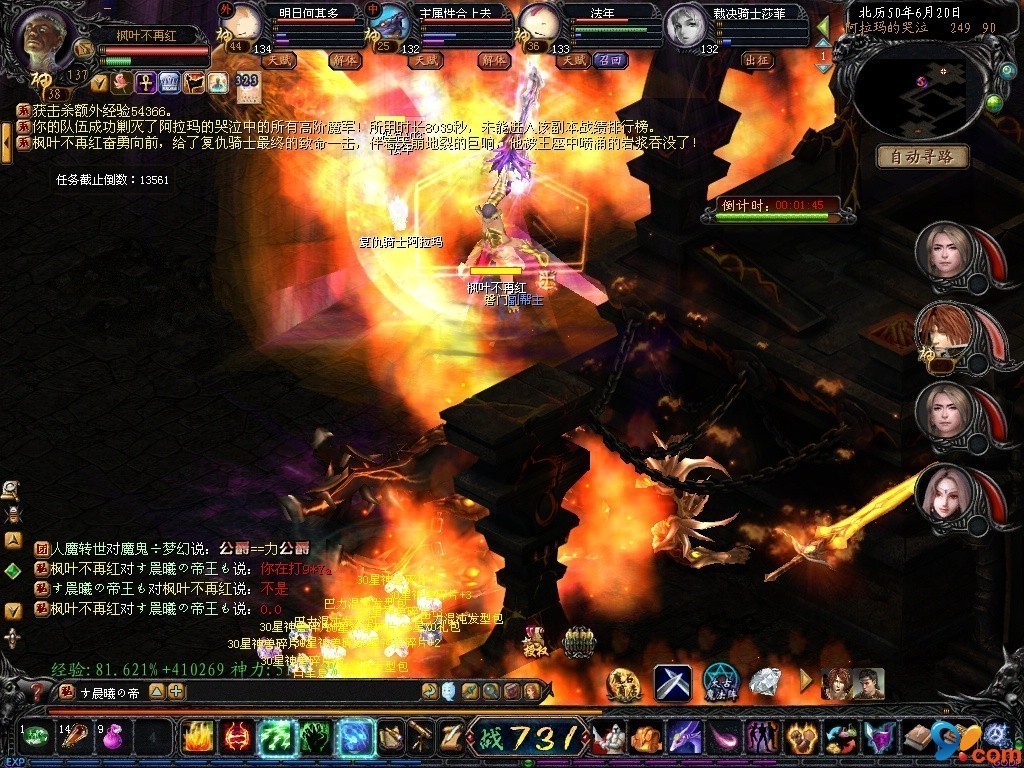Use the pink potion in hotbar
The height and width of the screenshot is (768, 1024).
click(x=111, y=739)
